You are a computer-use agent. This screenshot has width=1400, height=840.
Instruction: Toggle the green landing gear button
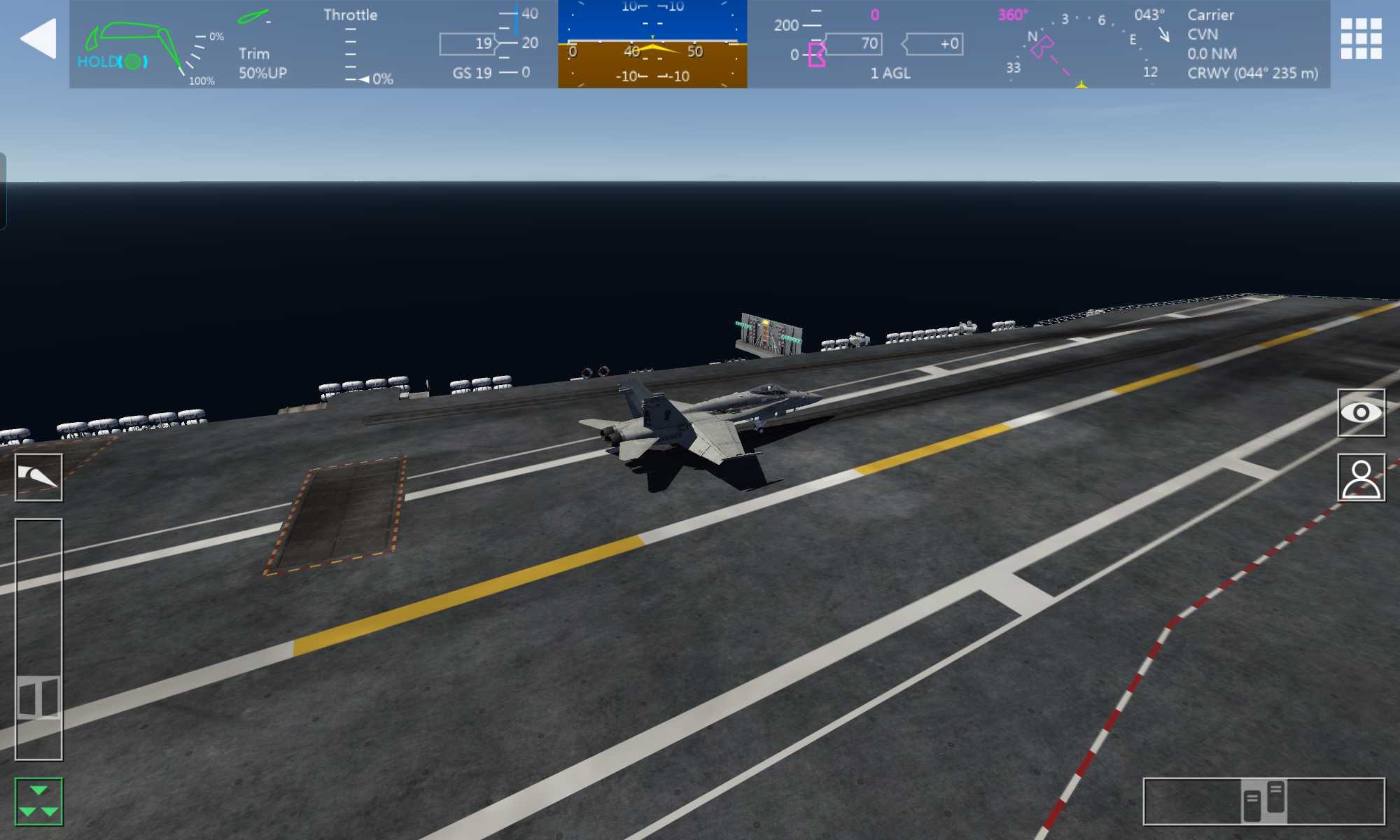(38, 801)
